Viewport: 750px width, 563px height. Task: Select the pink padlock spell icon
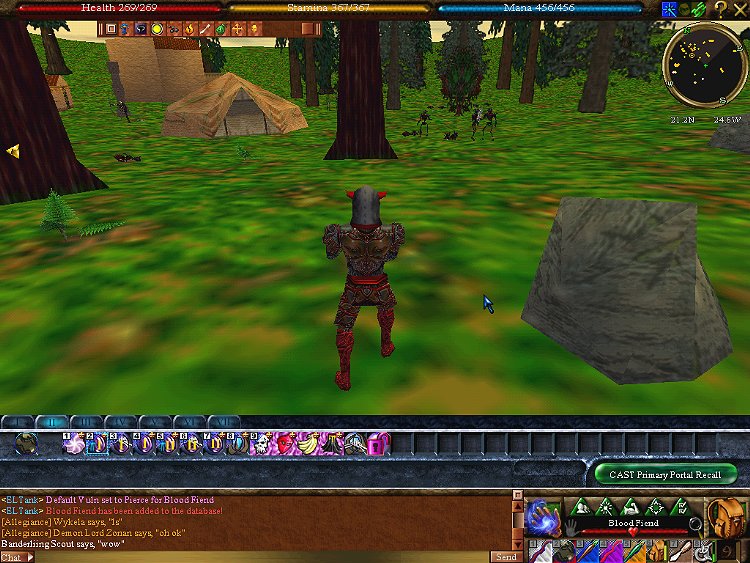point(378,442)
